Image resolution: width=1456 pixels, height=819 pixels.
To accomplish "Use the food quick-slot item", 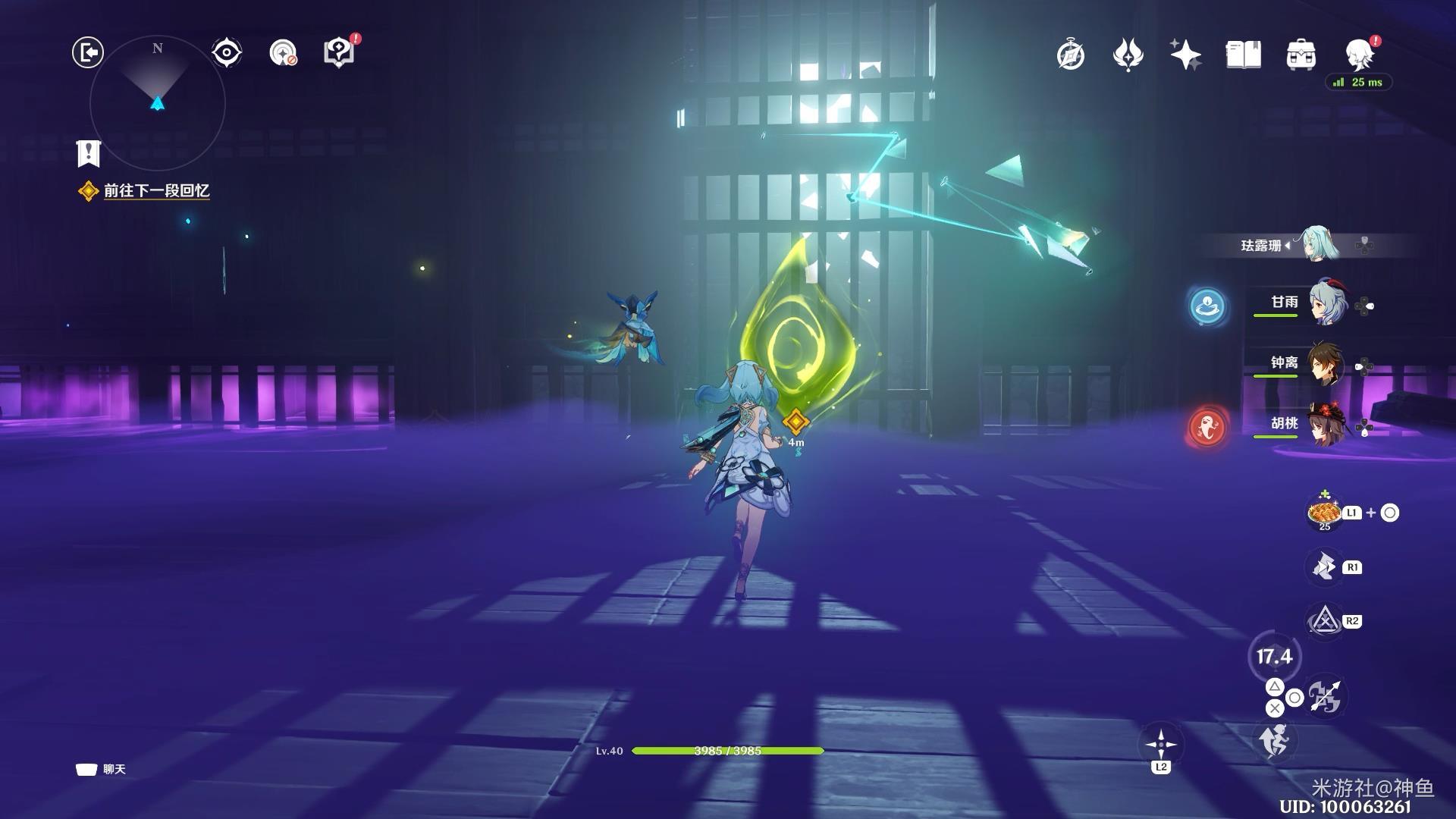I will tap(1324, 513).
